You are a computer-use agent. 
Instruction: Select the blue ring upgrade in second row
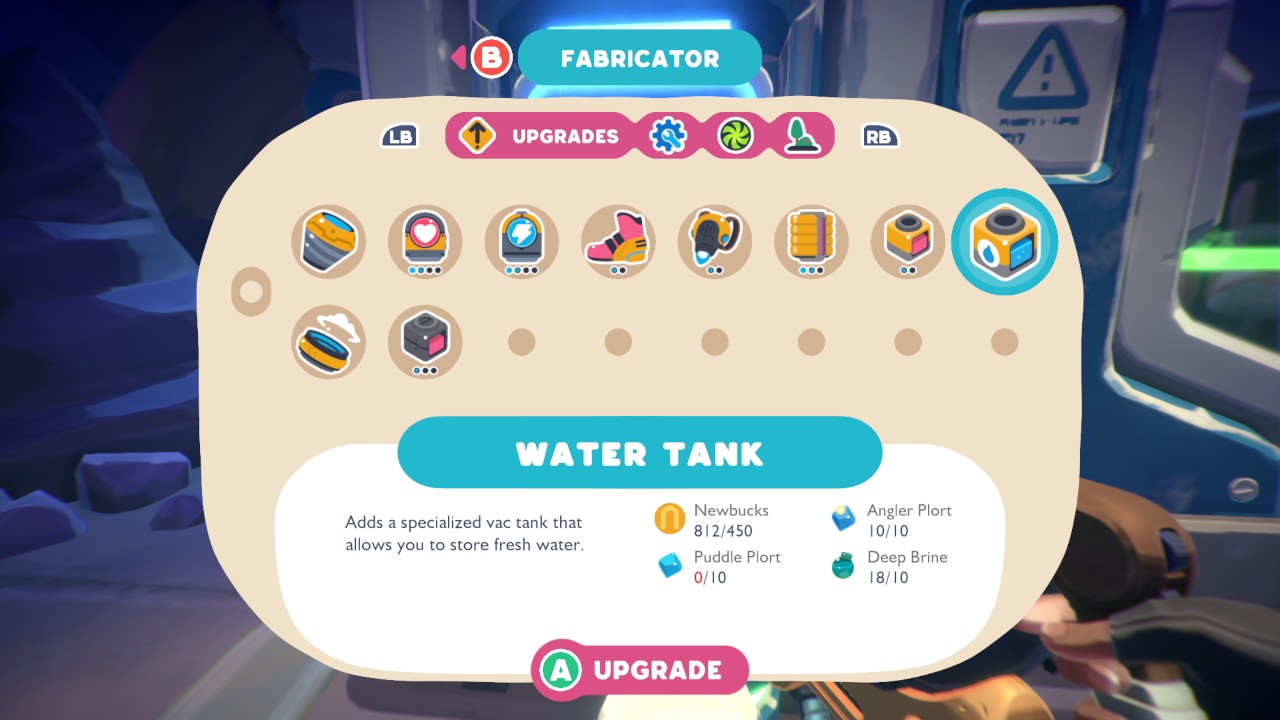[x=328, y=341]
